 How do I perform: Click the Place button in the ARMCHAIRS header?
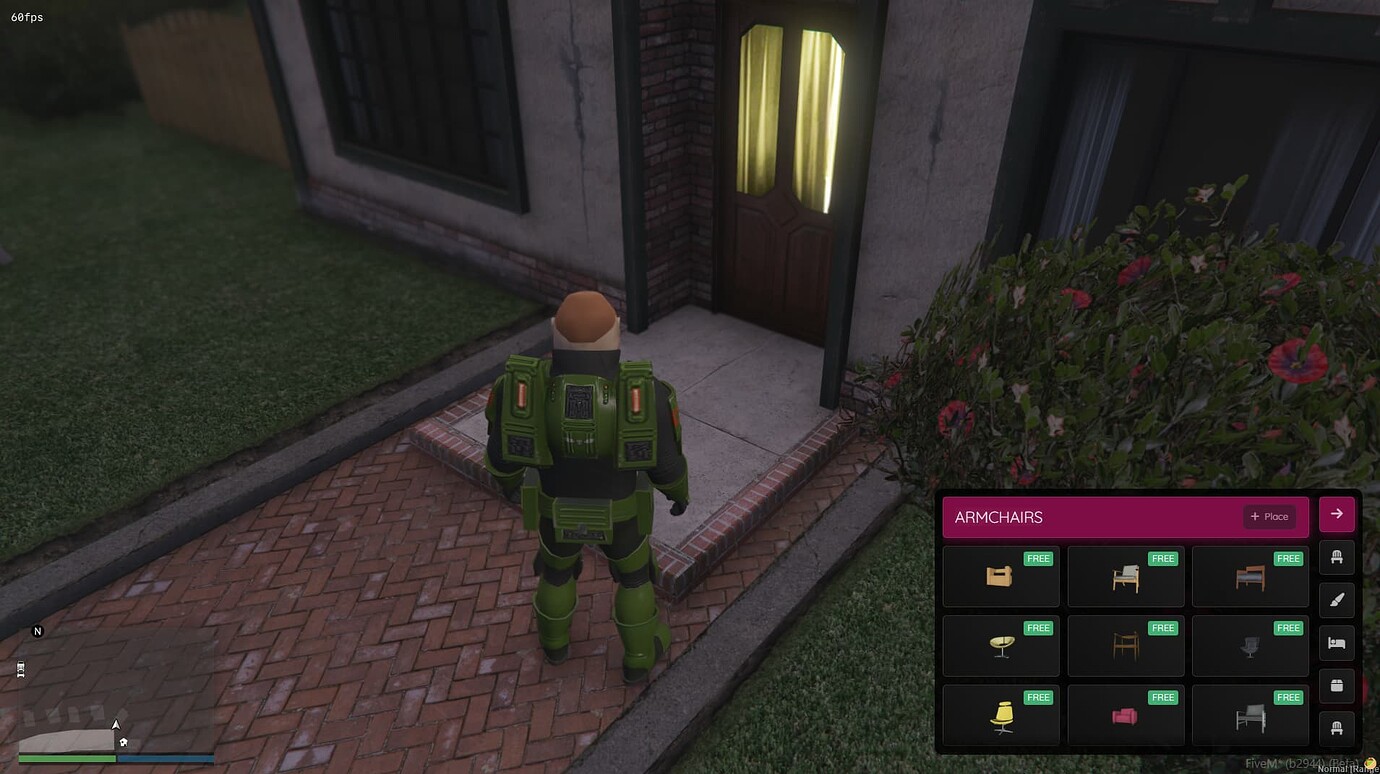tap(1268, 516)
